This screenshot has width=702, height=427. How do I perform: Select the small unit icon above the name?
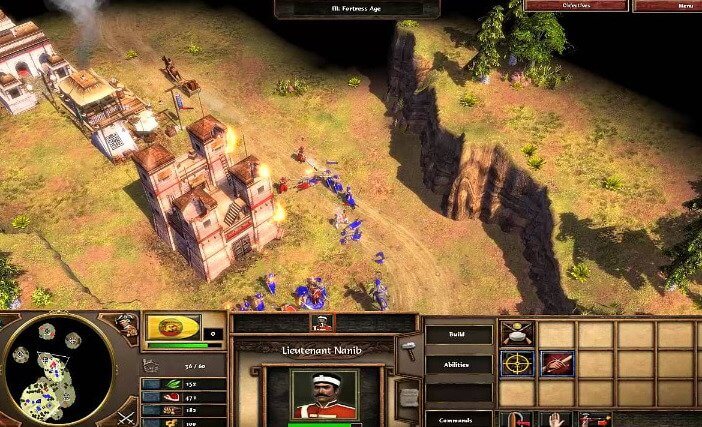click(x=322, y=323)
